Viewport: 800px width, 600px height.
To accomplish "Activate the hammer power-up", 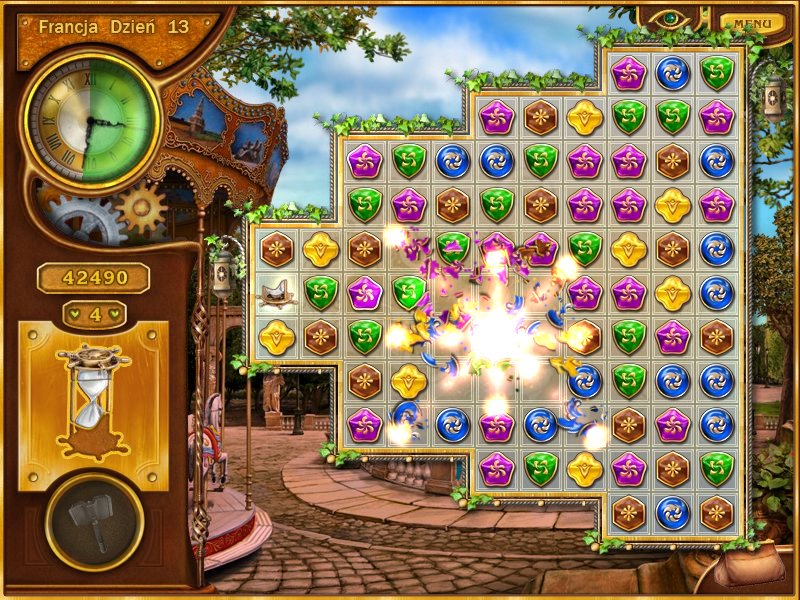I will tap(94, 520).
